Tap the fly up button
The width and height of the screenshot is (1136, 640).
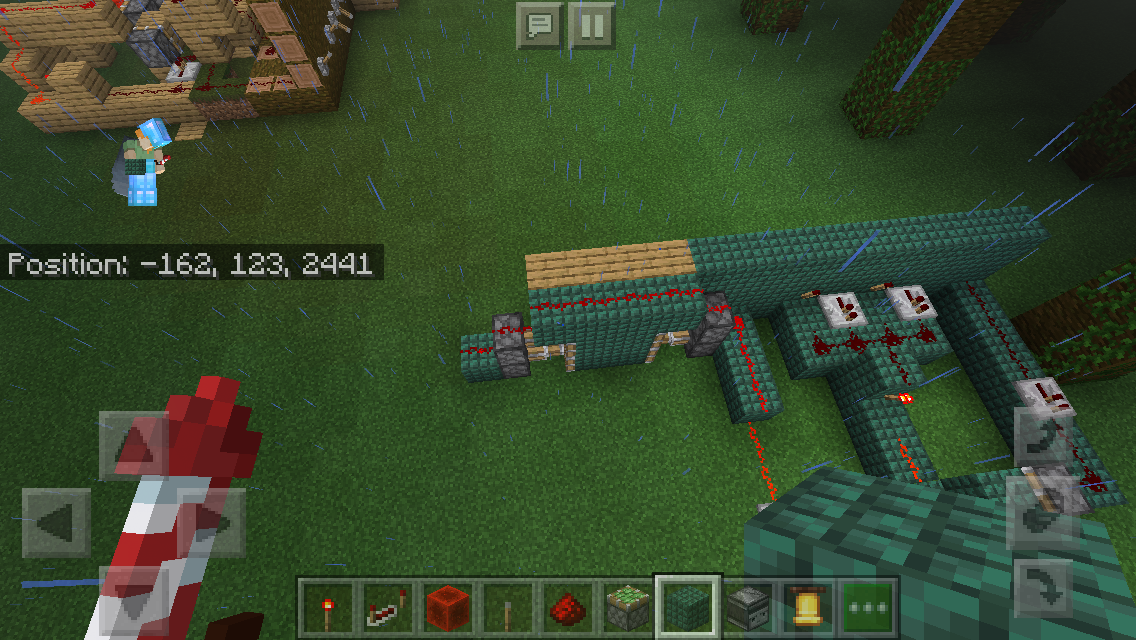[x=1043, y=435]
